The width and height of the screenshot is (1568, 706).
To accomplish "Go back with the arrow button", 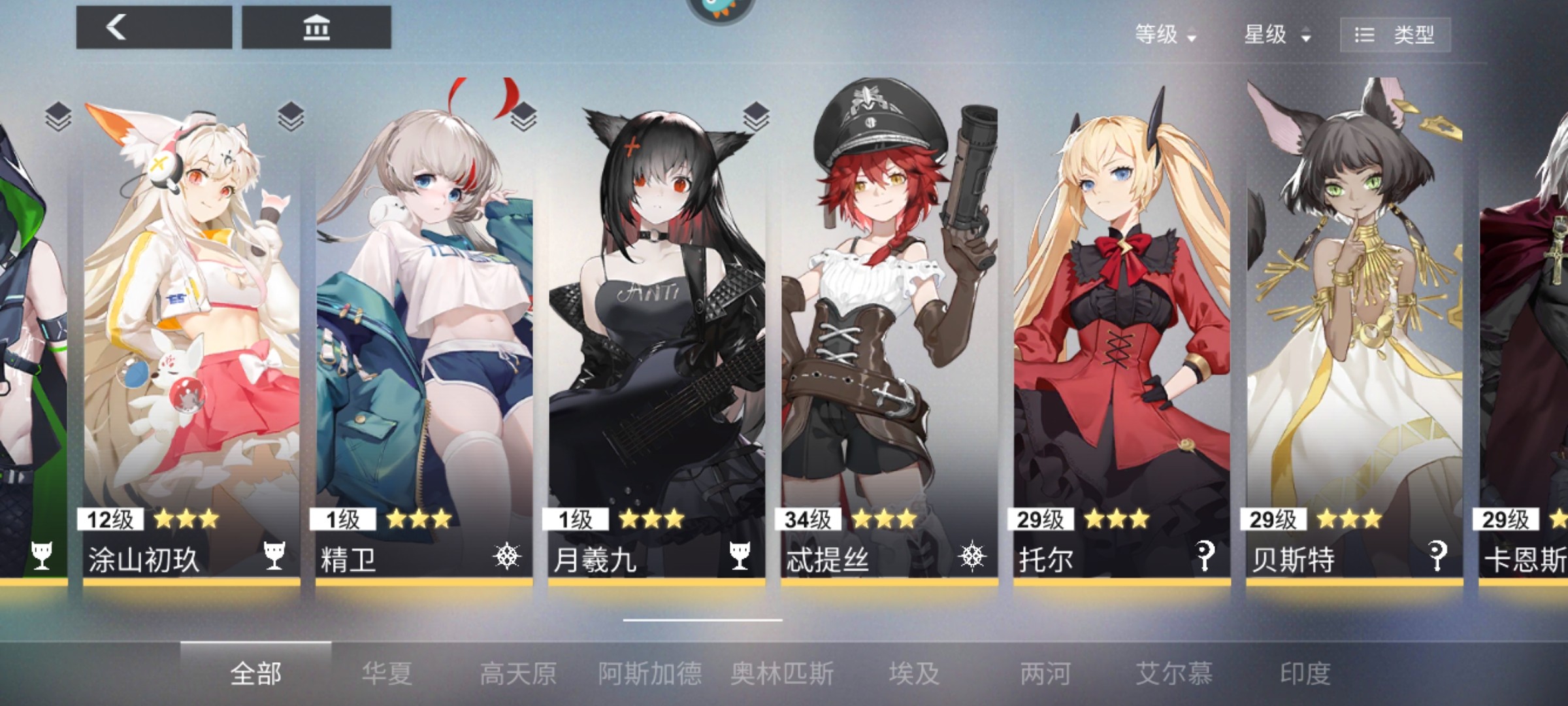I will coord(154,27).
